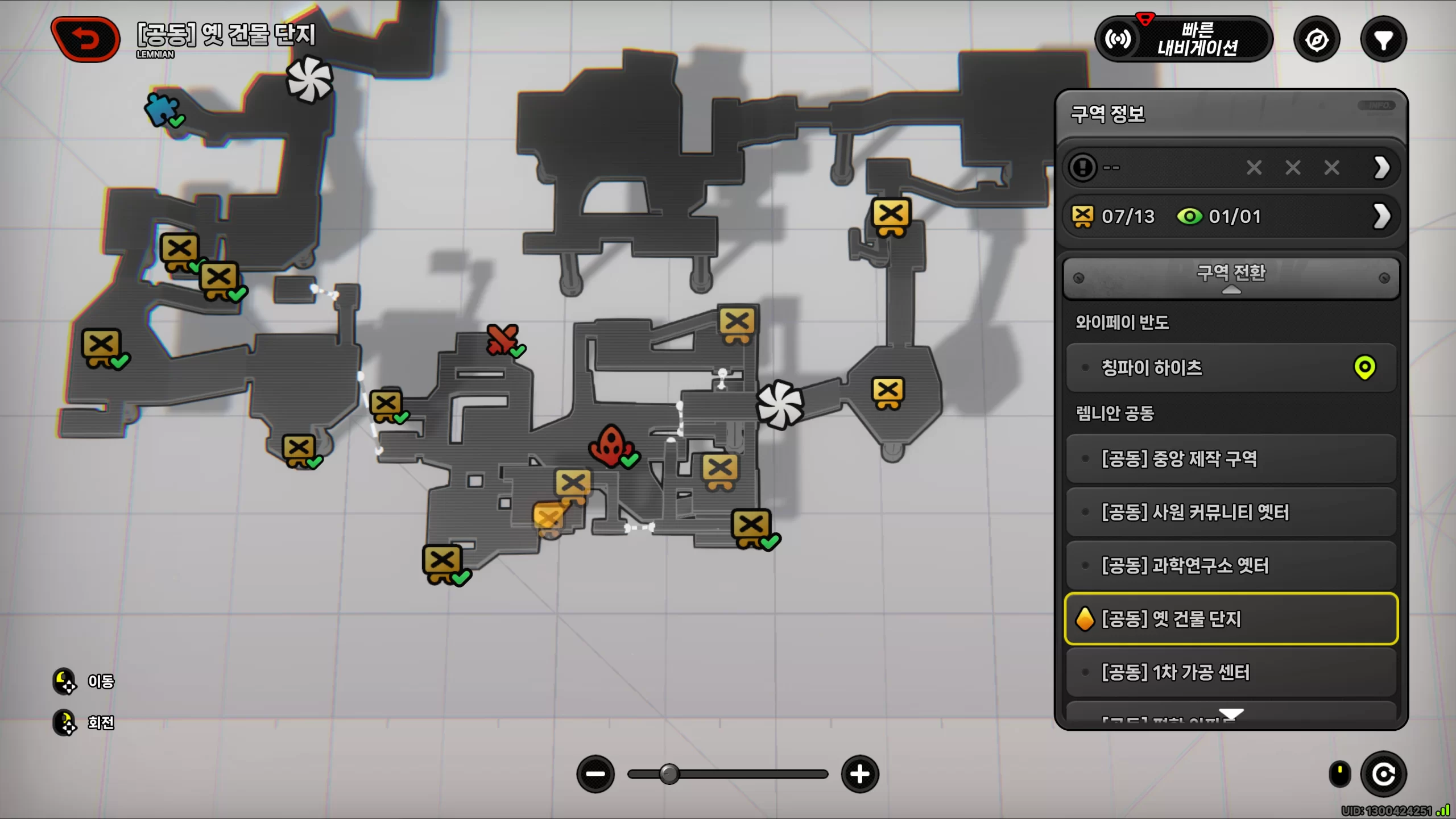Image resolution: width=1456 pixels, height=819 pixels.
Task: Click the compass button in the top bar
Action: [1317, 40]
